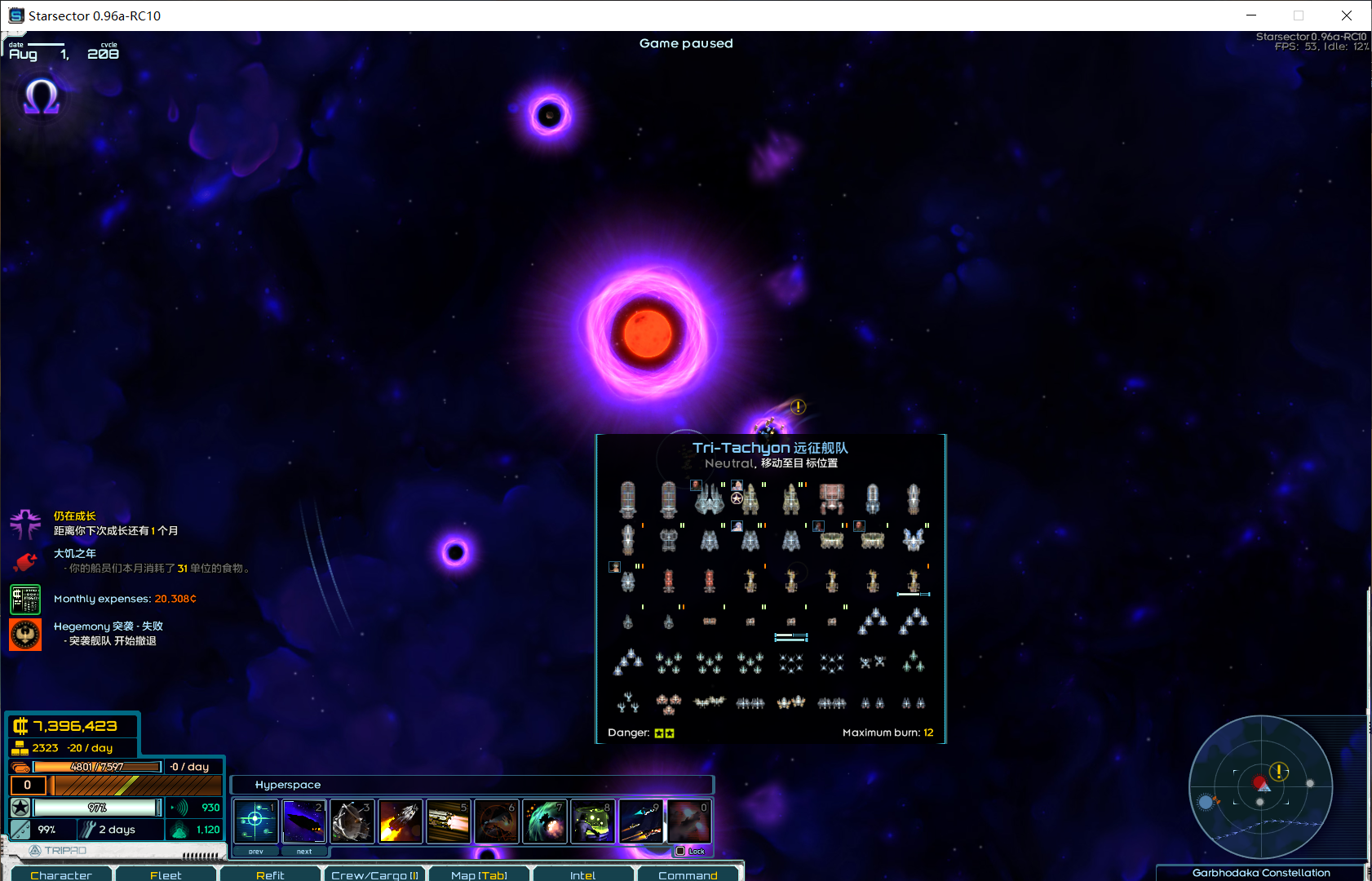Show the Crew/Cargo screen
The image size is (1372, 881).
click(x=374, y=874)
